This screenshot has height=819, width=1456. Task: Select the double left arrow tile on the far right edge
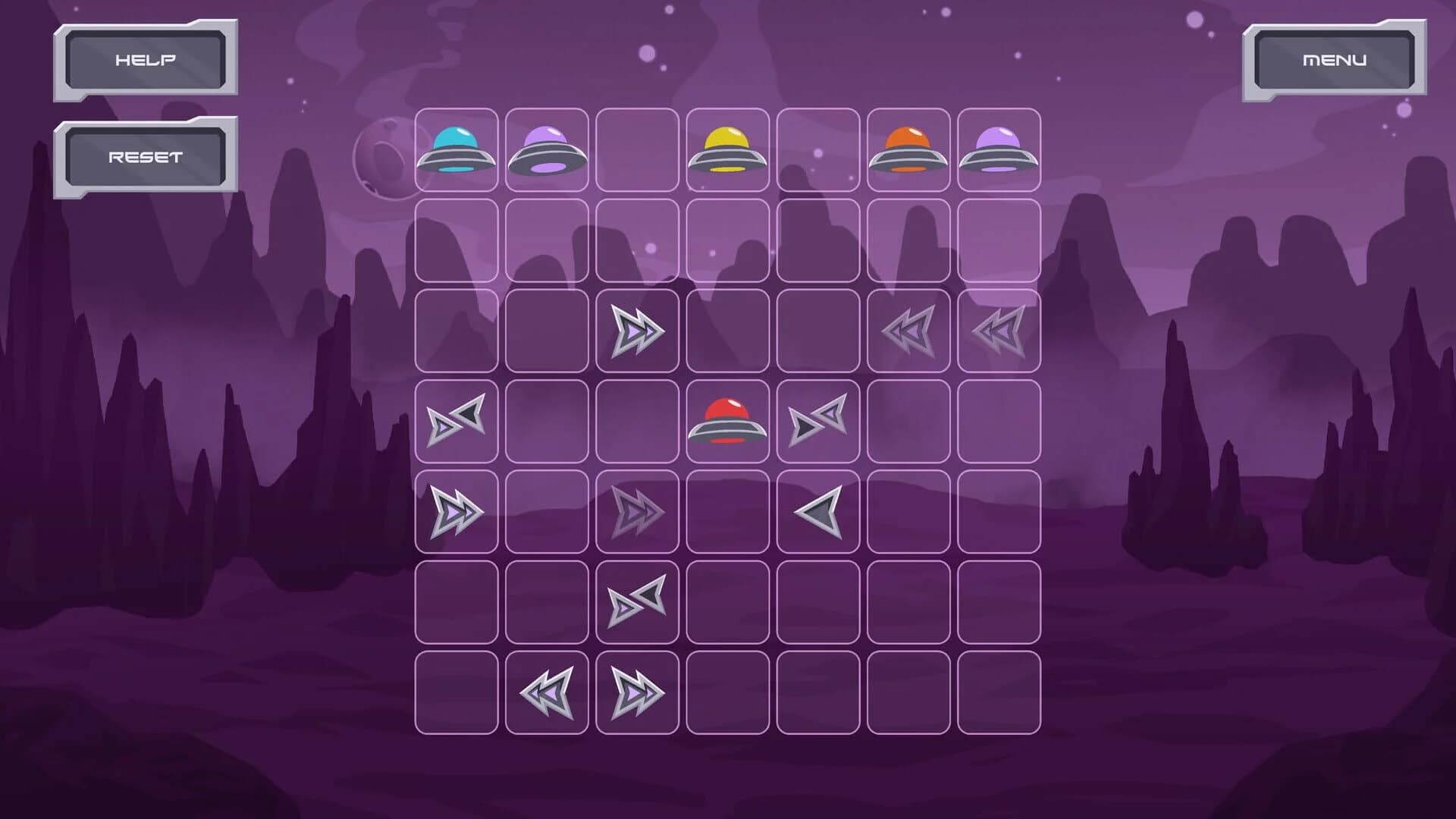(999, 331)
